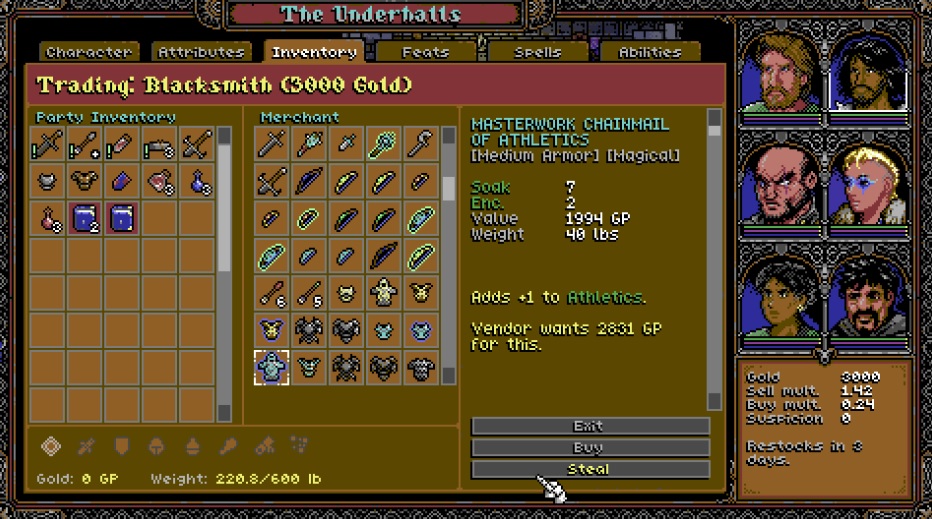
Task: Exit the Blacksmith trading screen
Action: click(x=590, y=426)
